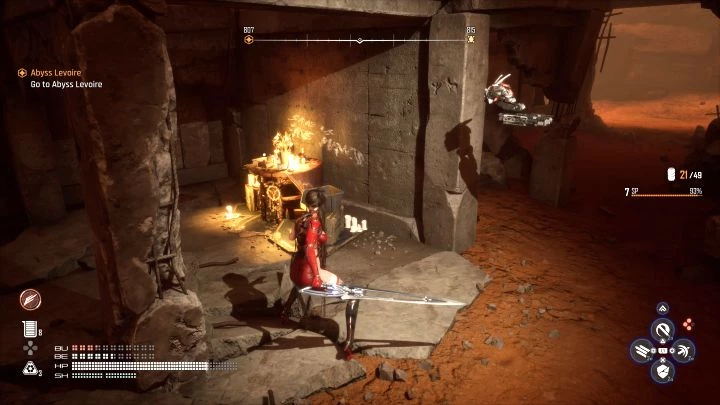
Task: Select the red feather ability icon
Action: coord(30,300)
